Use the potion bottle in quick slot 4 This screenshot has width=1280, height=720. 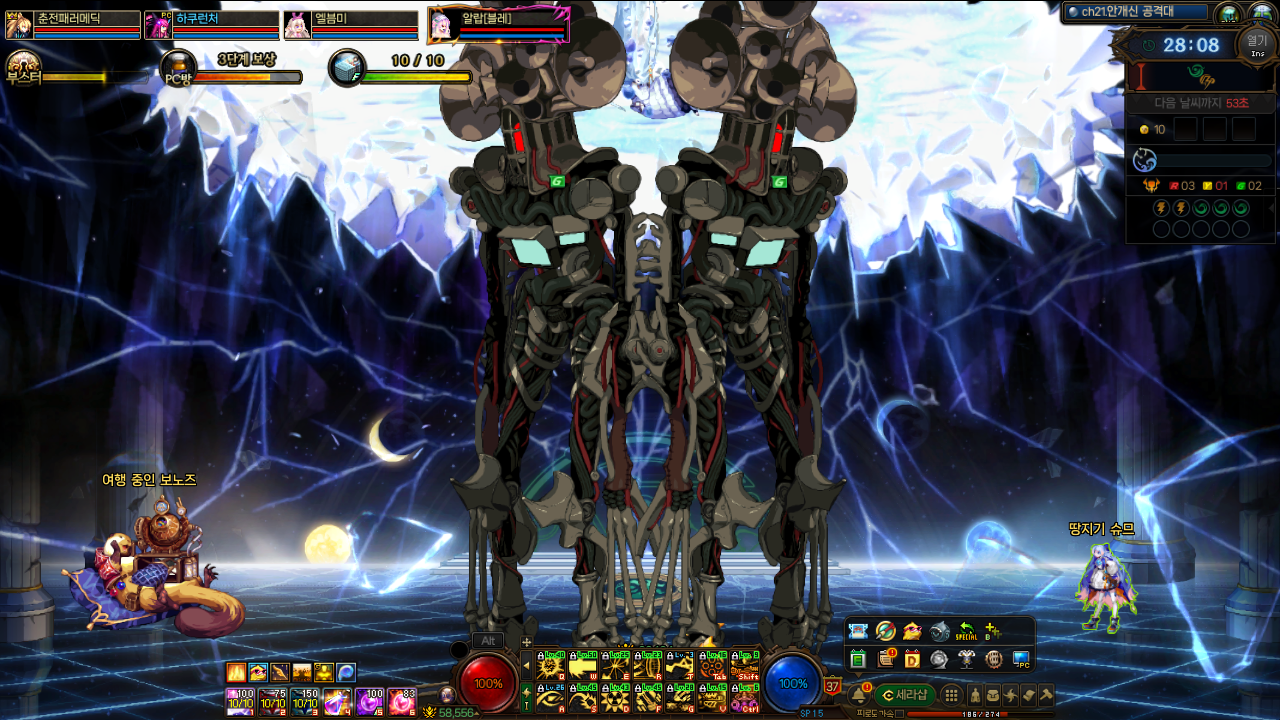pos(337,701)
